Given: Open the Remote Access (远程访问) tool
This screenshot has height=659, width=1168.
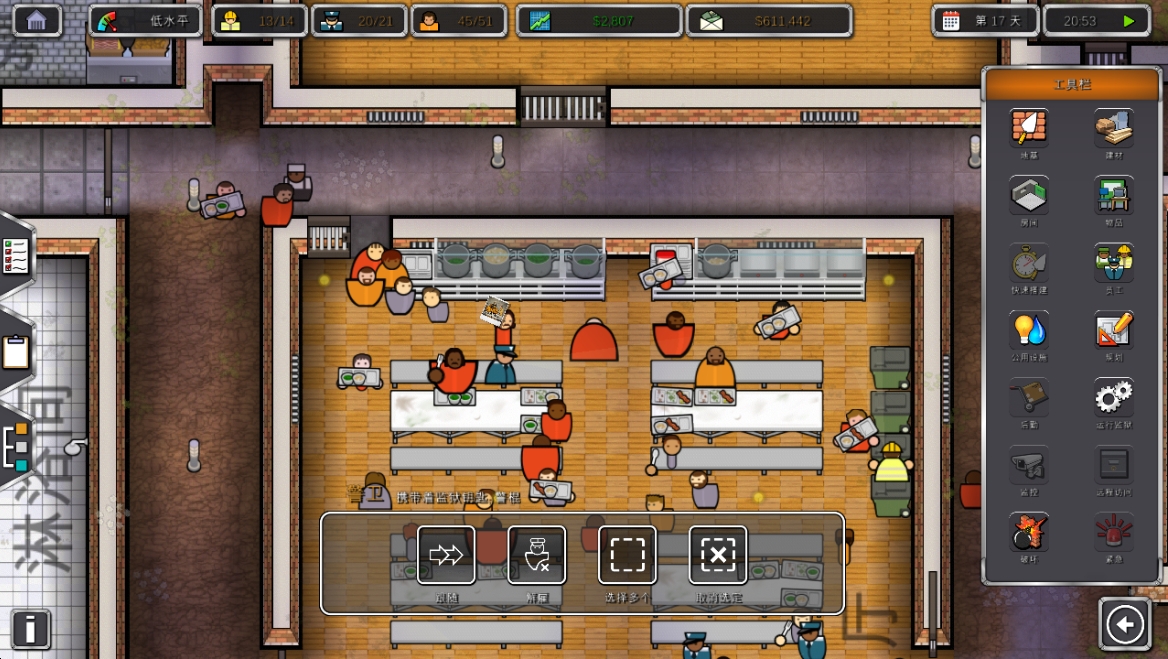Looking at the screenshot, I should 1113,465.
